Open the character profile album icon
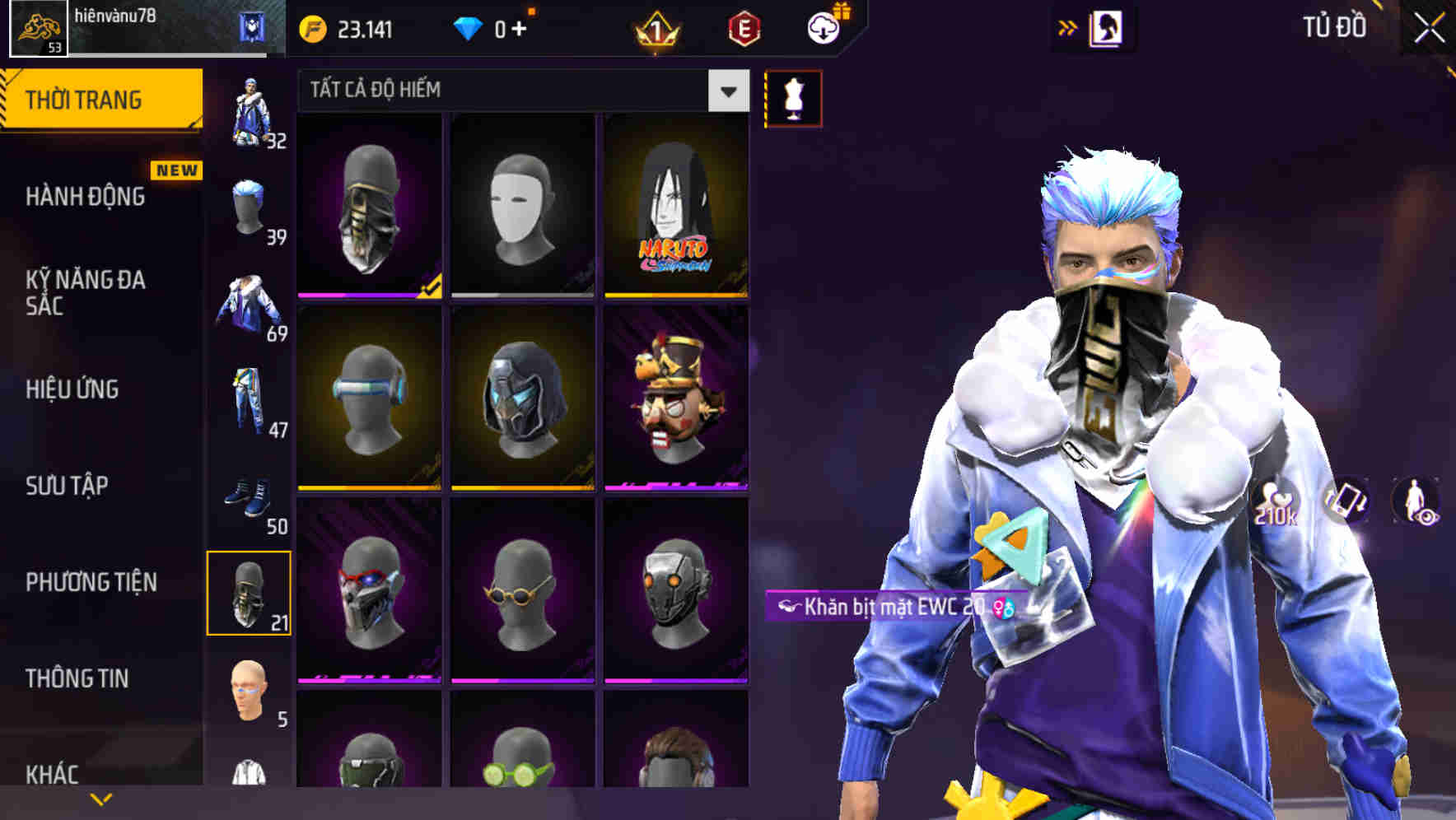Image resolution: width=1456 pixels, height=820 pixels. click(1105, 27)
